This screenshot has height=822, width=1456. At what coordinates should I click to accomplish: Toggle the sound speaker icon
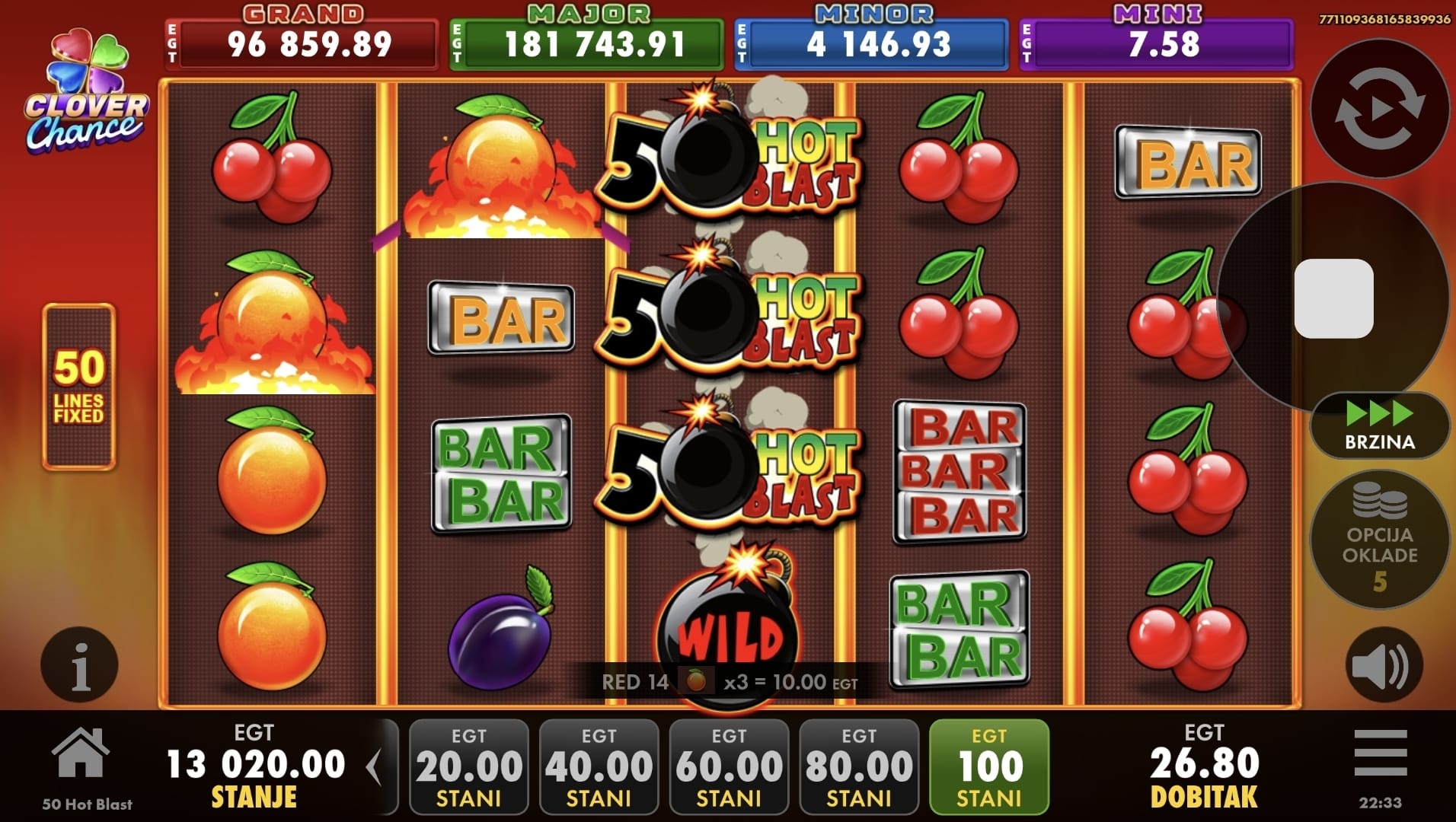(1383, 665)
